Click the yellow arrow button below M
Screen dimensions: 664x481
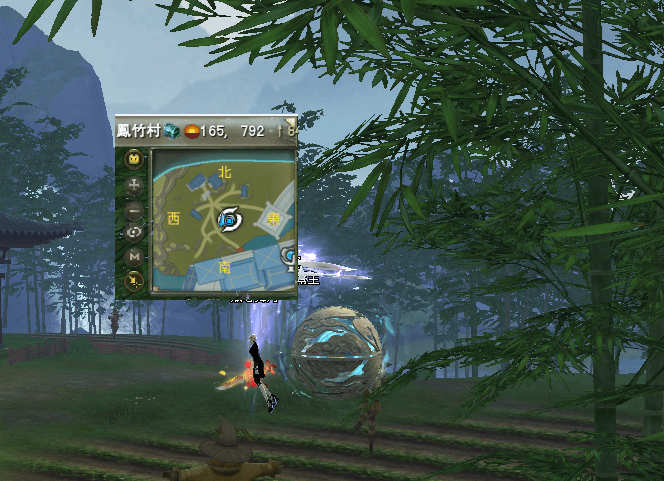click(134, 281)
